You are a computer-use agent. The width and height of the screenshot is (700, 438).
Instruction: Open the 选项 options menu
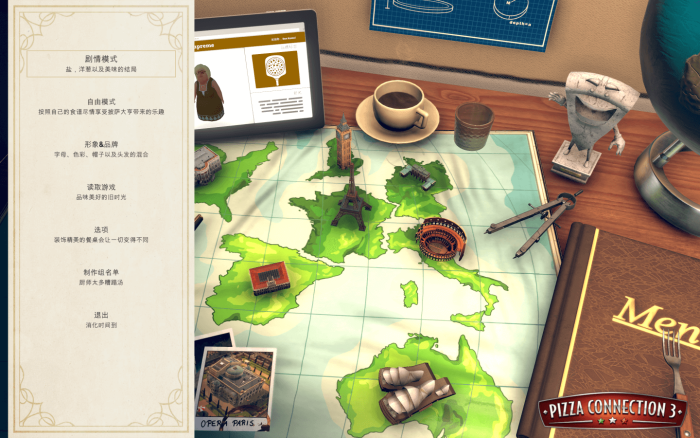(100, 229)
